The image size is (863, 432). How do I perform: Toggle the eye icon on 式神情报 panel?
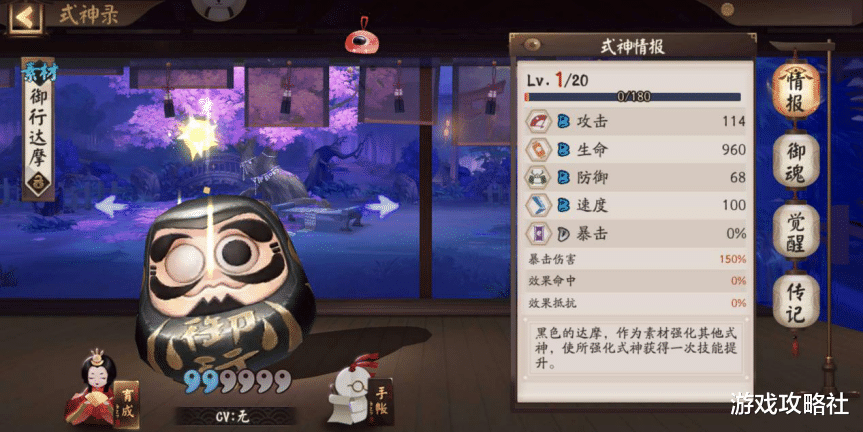pos(532,45)
